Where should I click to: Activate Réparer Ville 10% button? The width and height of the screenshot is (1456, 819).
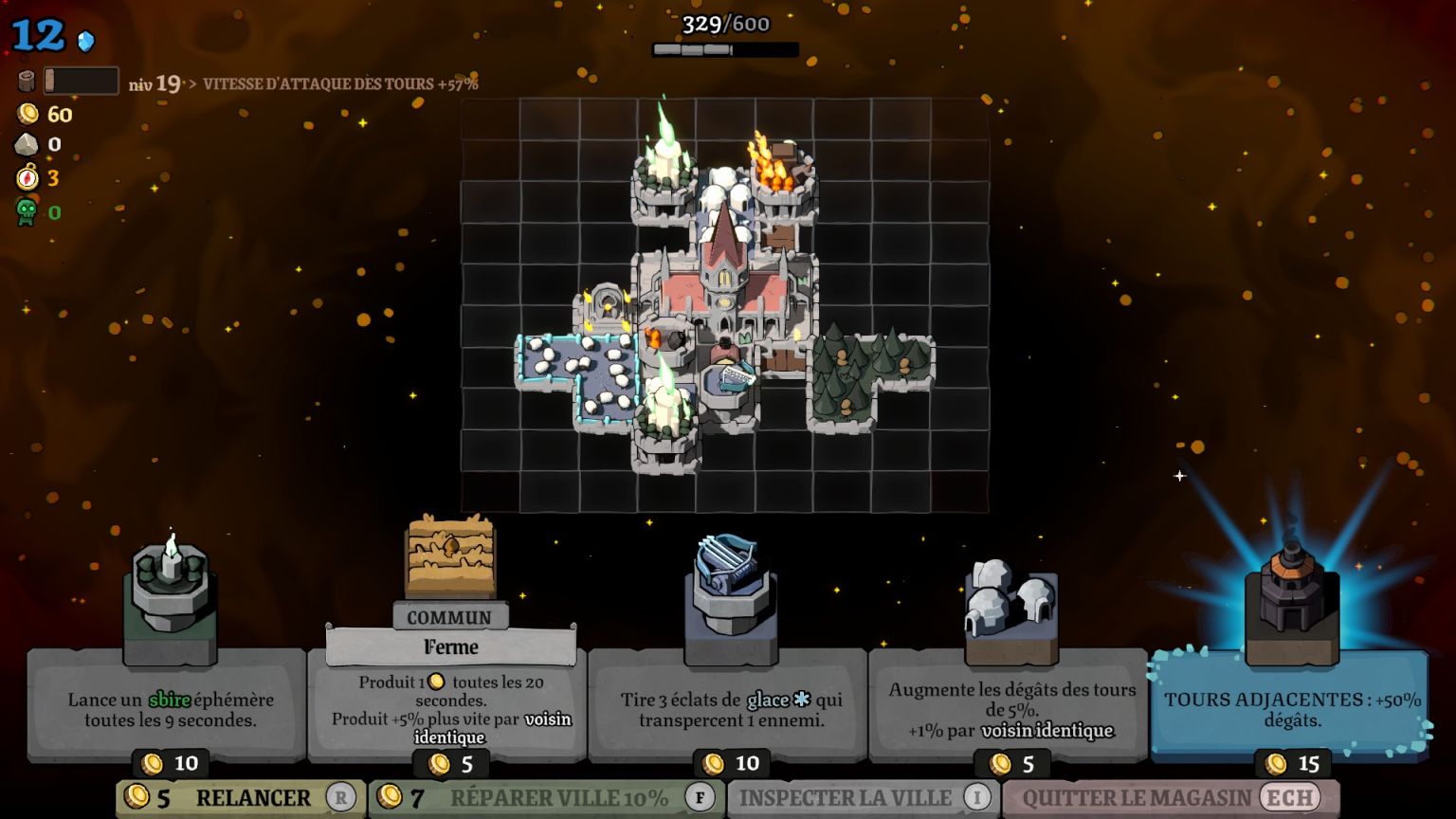pos(547,798)
